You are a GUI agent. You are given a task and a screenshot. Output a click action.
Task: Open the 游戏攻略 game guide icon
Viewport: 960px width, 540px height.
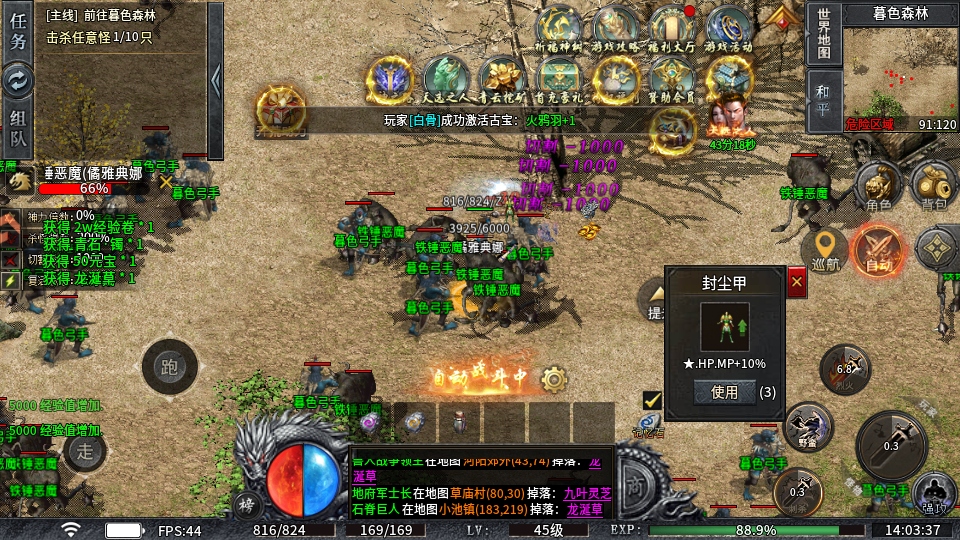[616, 29]
